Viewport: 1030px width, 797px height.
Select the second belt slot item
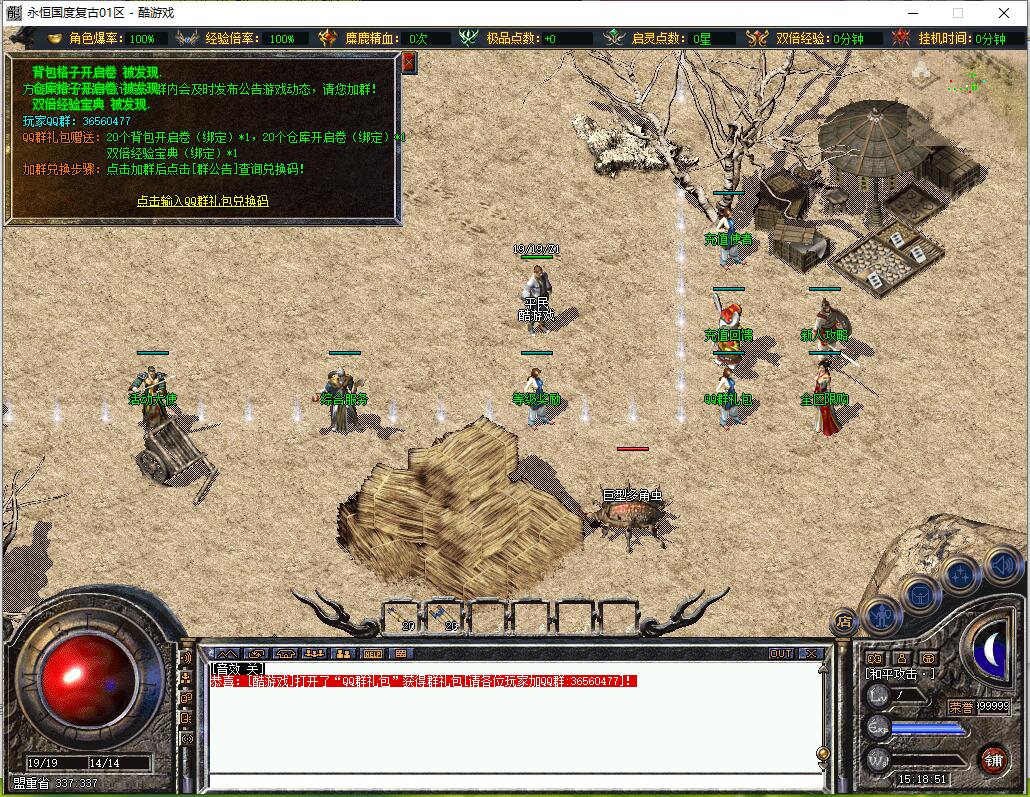click(x=447, y=616)
